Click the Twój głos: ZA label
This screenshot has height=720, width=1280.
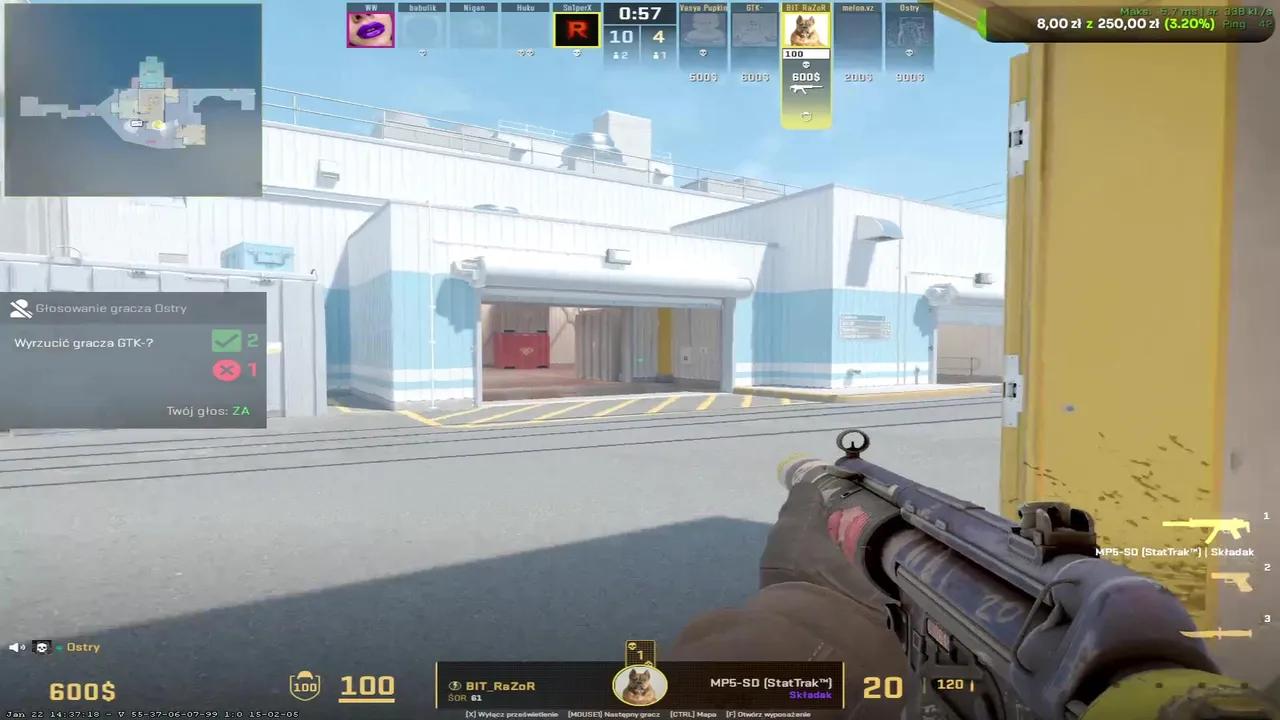pyautogui.click(x=207, y=410)
